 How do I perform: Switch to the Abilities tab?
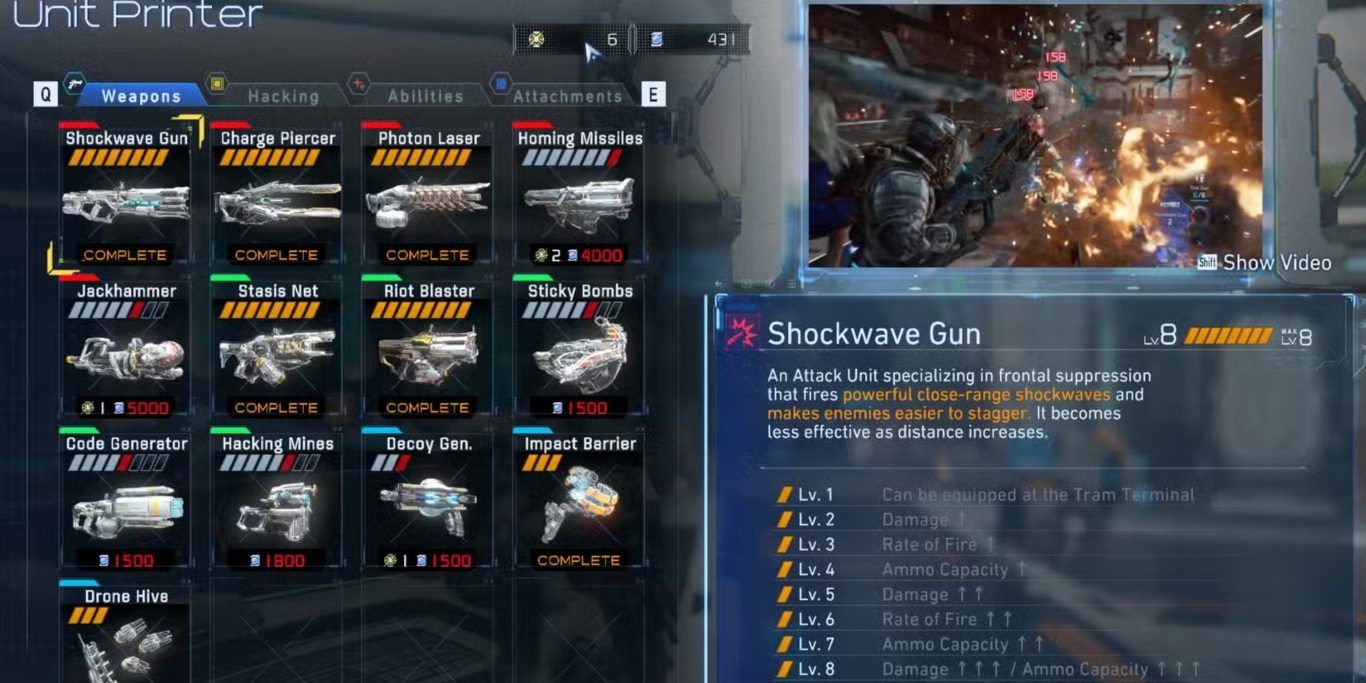[425, 96]
